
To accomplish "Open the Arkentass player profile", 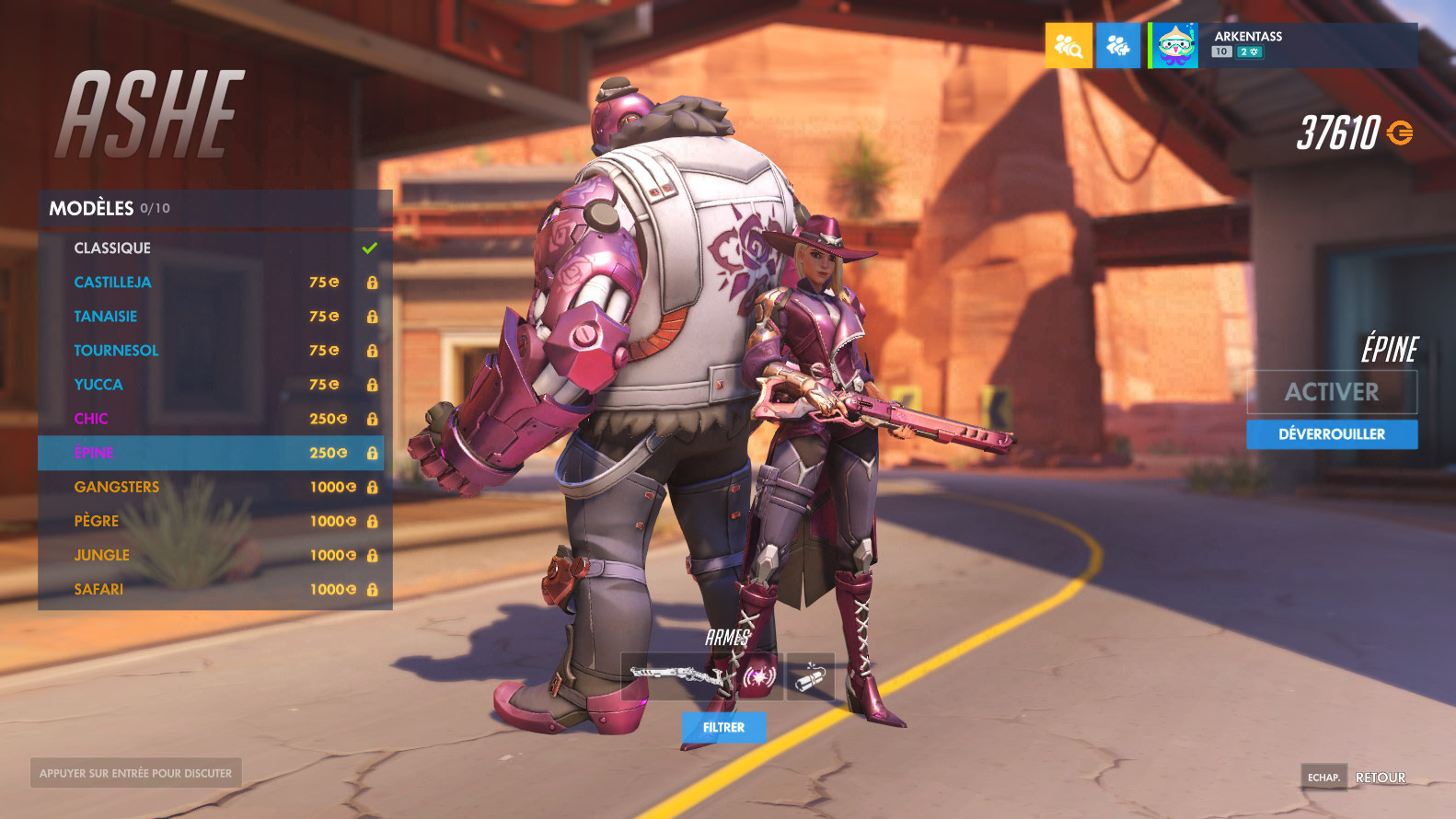I will pyautogui.click(x=1283, y=45).
